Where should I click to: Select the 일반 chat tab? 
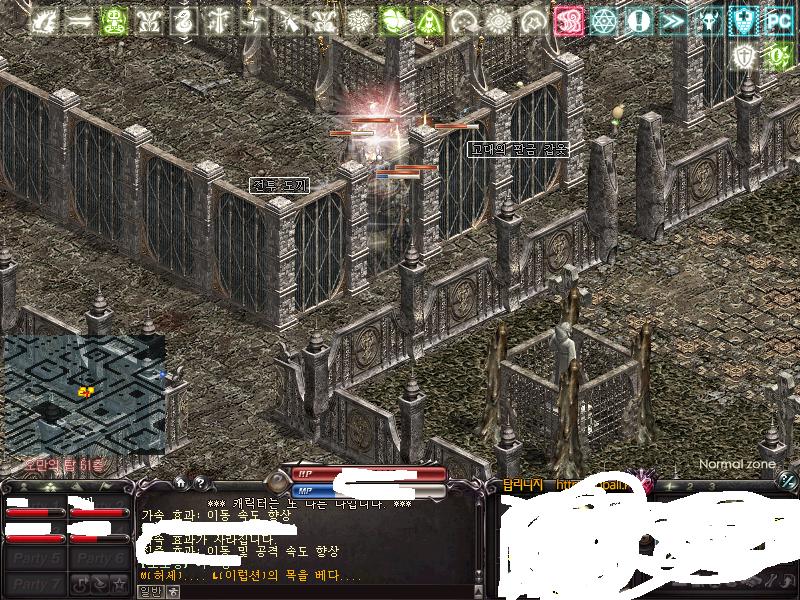[151, 591]
